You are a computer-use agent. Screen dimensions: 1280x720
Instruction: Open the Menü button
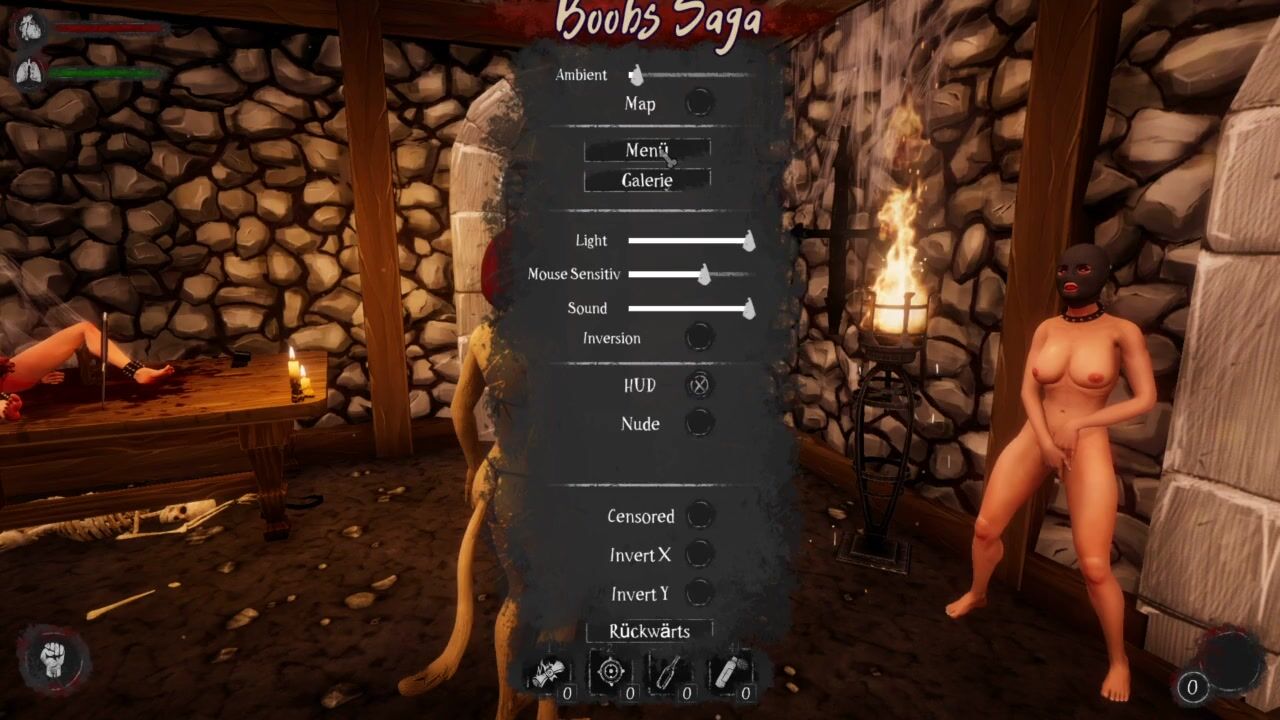point(647,150)
